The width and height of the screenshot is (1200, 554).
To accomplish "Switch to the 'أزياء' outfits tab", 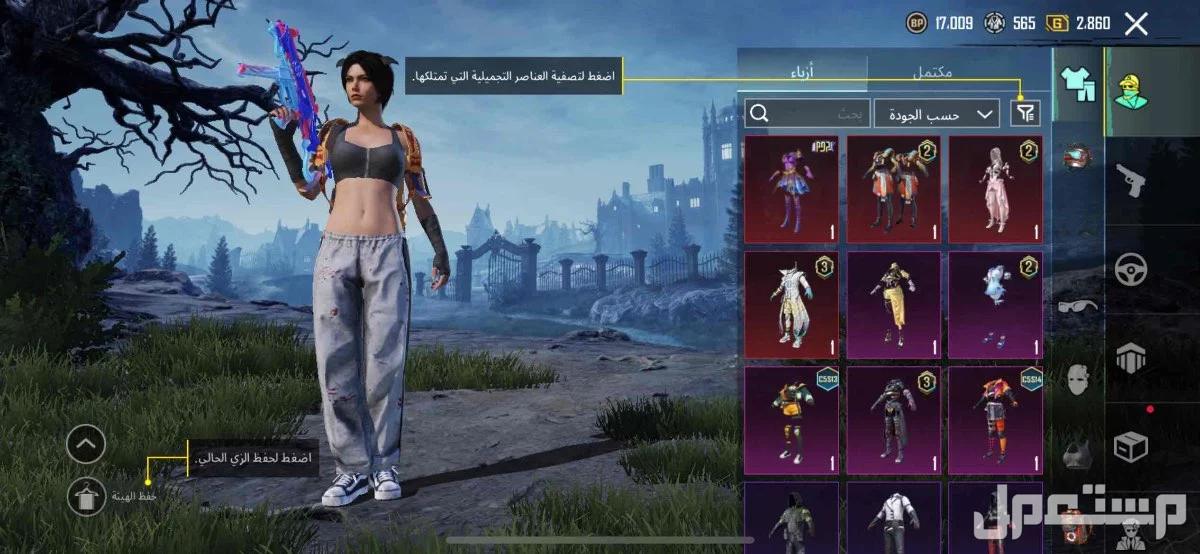I will pyautogui.click(x=802, y=72).
